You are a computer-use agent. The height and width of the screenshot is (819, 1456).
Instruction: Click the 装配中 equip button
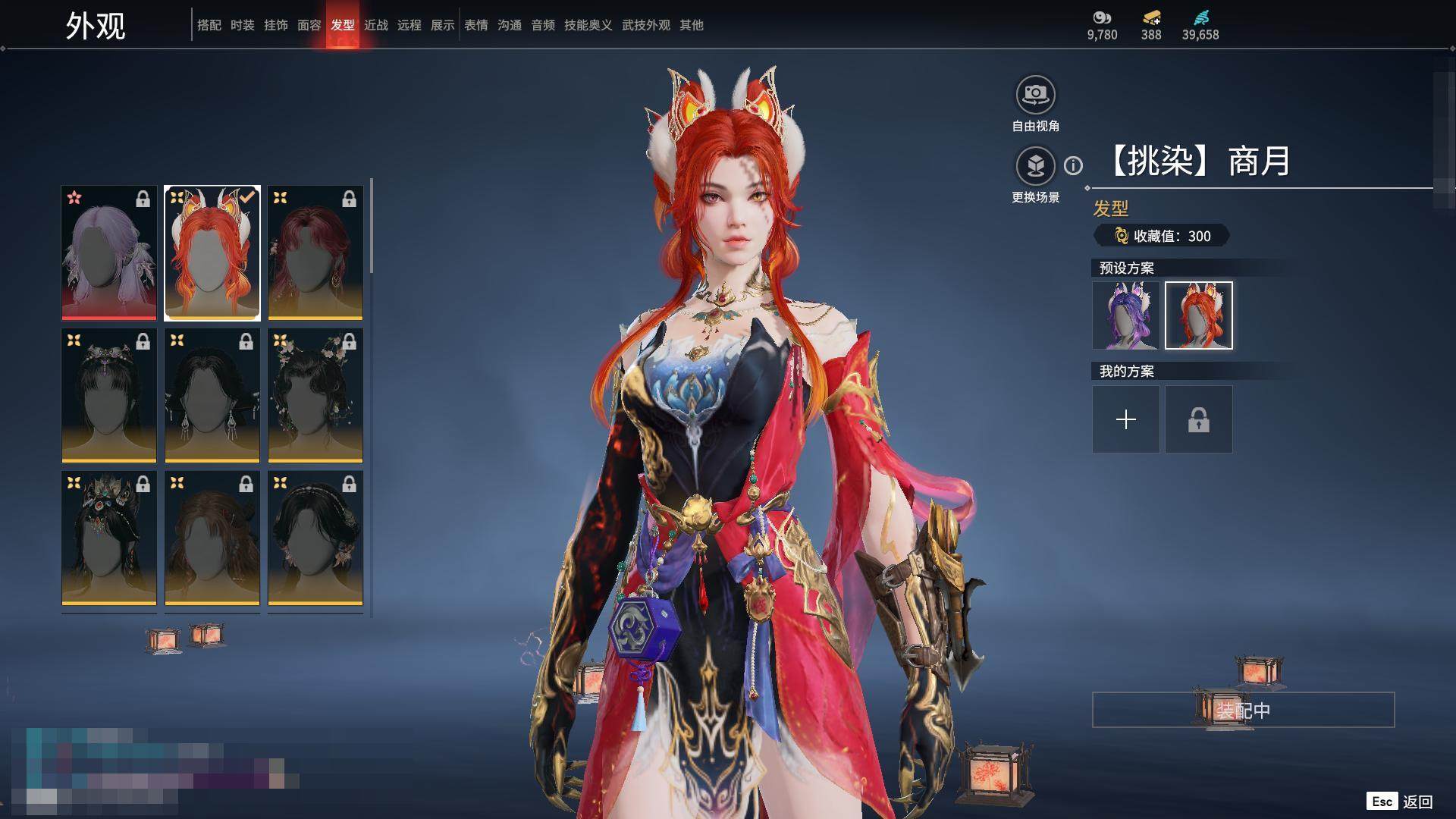pyautogui.click(x=1243, y=711)
